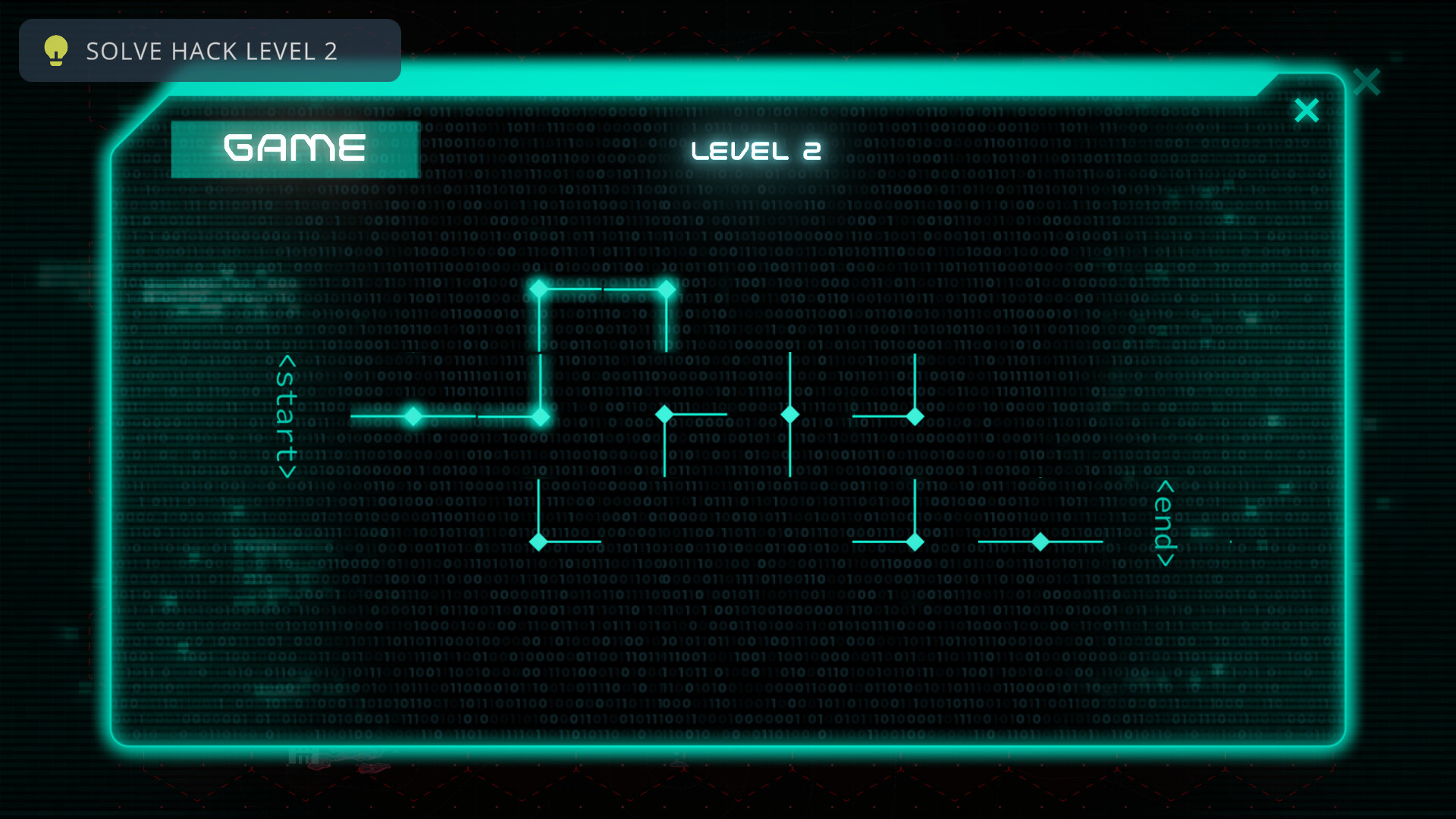1456x819 pixels.
Task: Click the lightbulb objective icon
Action: (55, 51)
